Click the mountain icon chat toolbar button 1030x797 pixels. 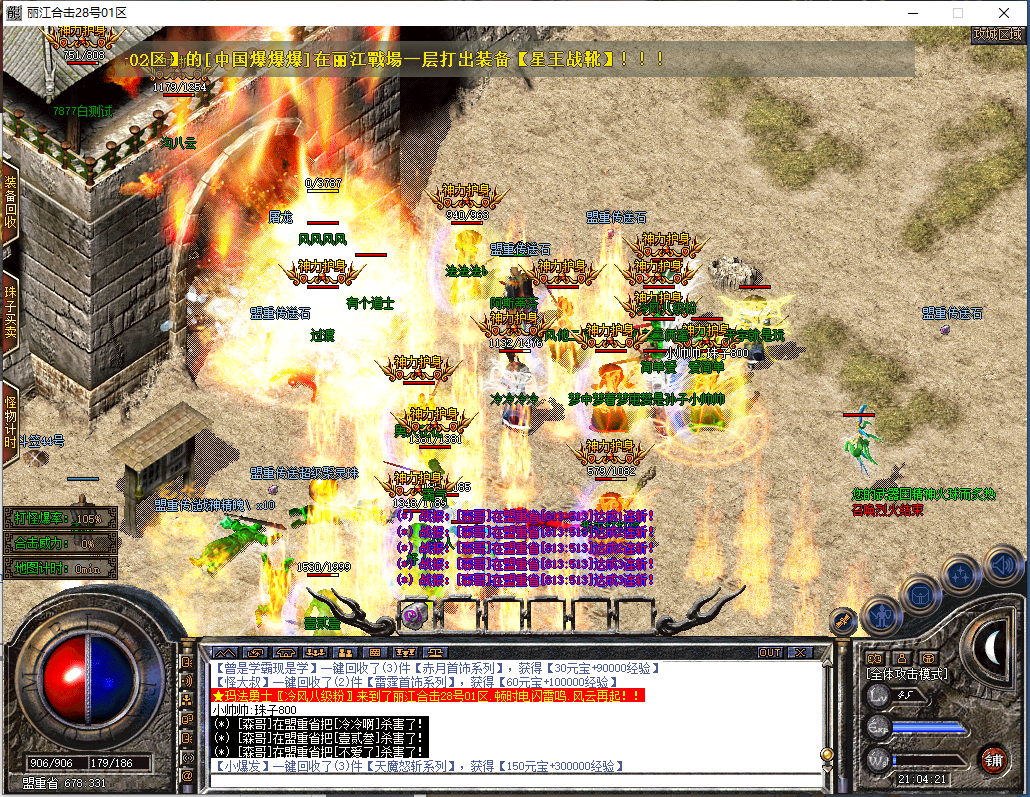[223, 652]
